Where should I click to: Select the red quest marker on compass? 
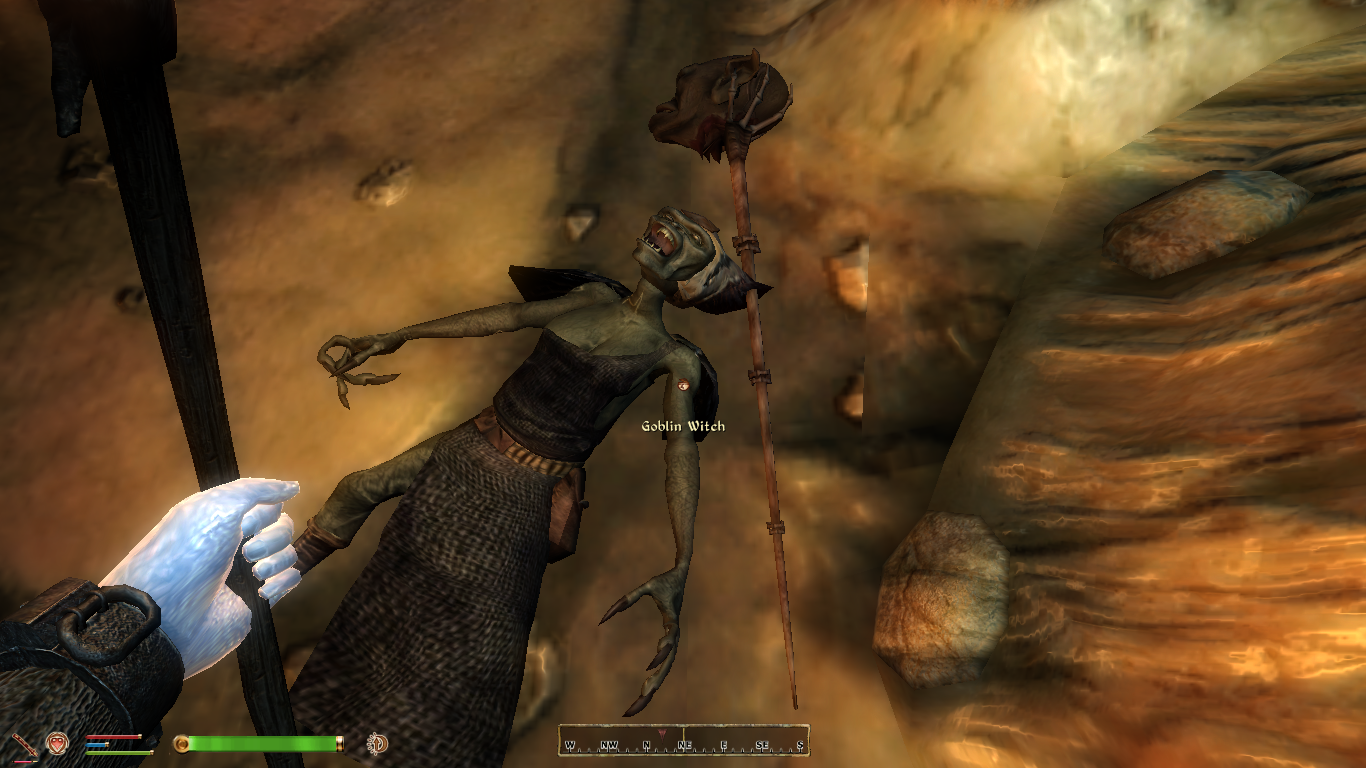click(x=662, y=734)
